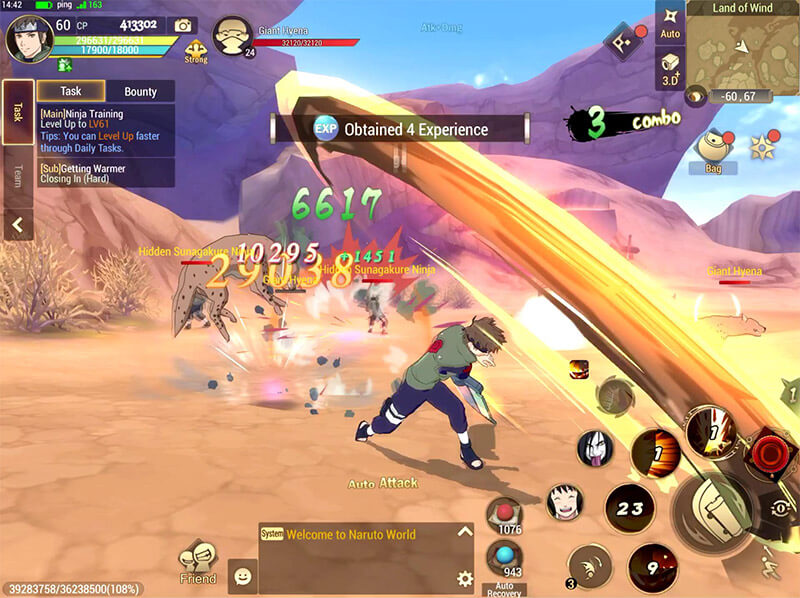The height and width of the screenshot is (598, 800).
Task: Switch the 3D camera view mode
Action: (x=670, y=70)
